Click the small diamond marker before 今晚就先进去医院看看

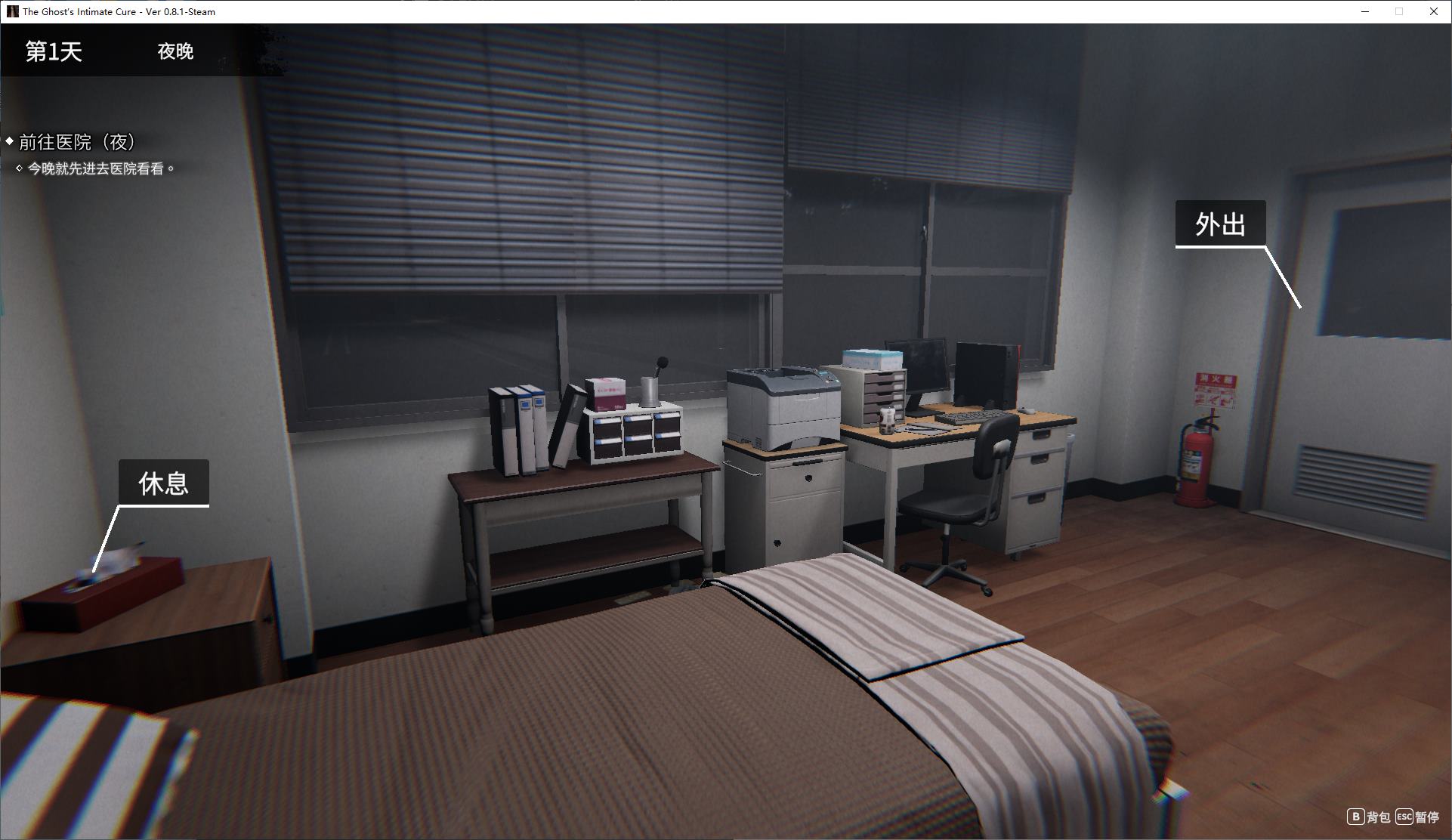18,169
